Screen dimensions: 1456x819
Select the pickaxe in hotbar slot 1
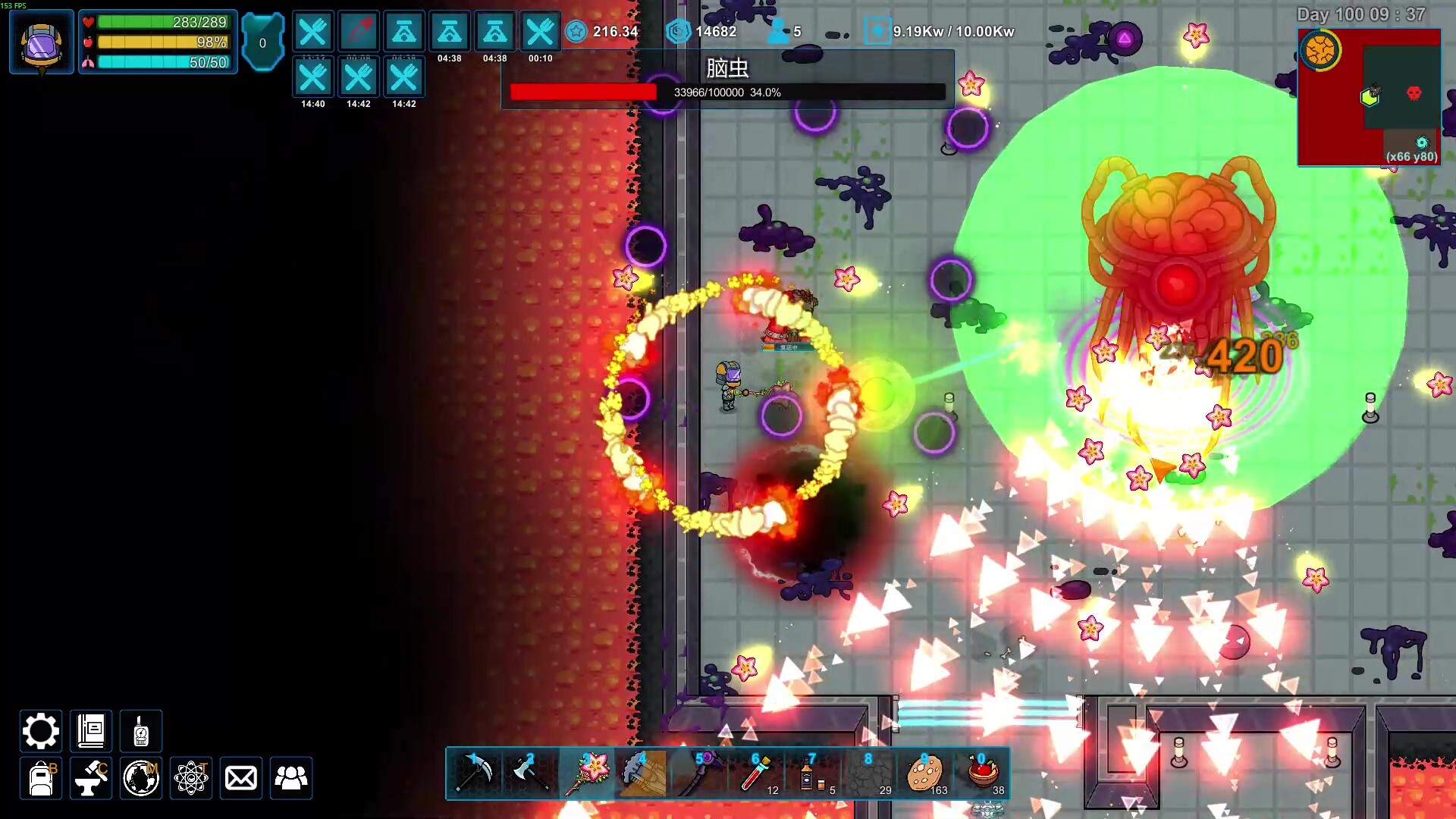pyautogui.click(x=475, y=773)
